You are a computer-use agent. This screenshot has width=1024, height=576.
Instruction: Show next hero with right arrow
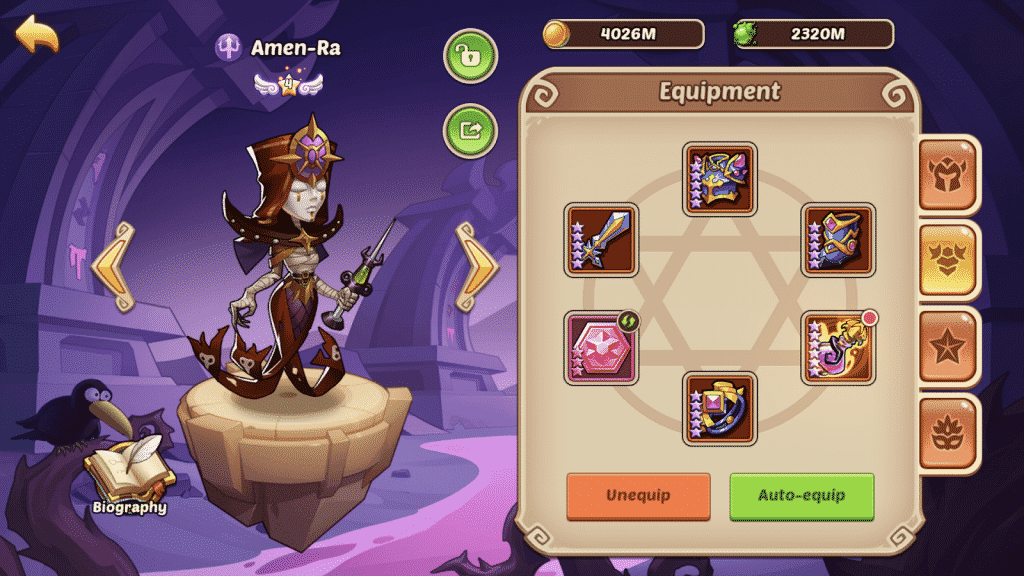tap(476, 265)
